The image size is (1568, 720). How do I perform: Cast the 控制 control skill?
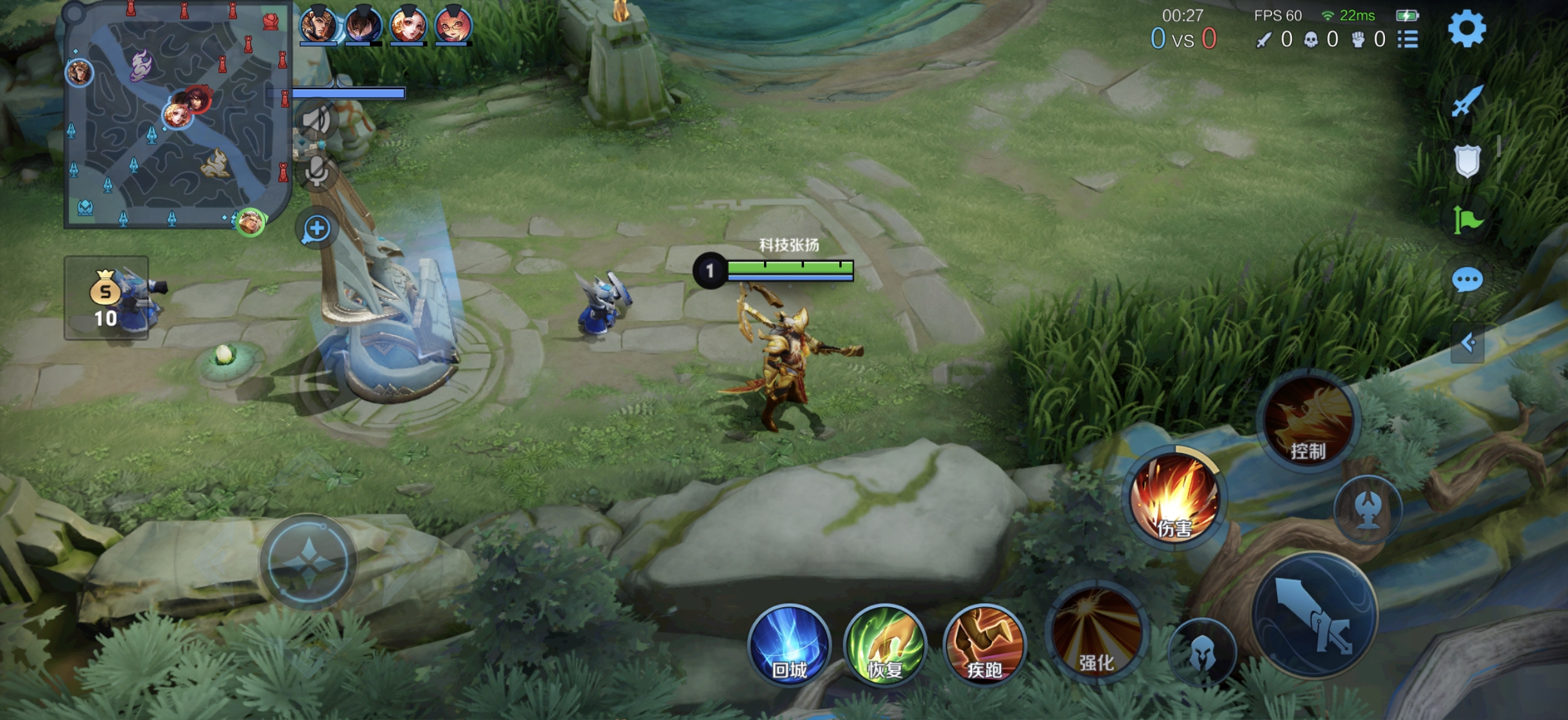1308,420
